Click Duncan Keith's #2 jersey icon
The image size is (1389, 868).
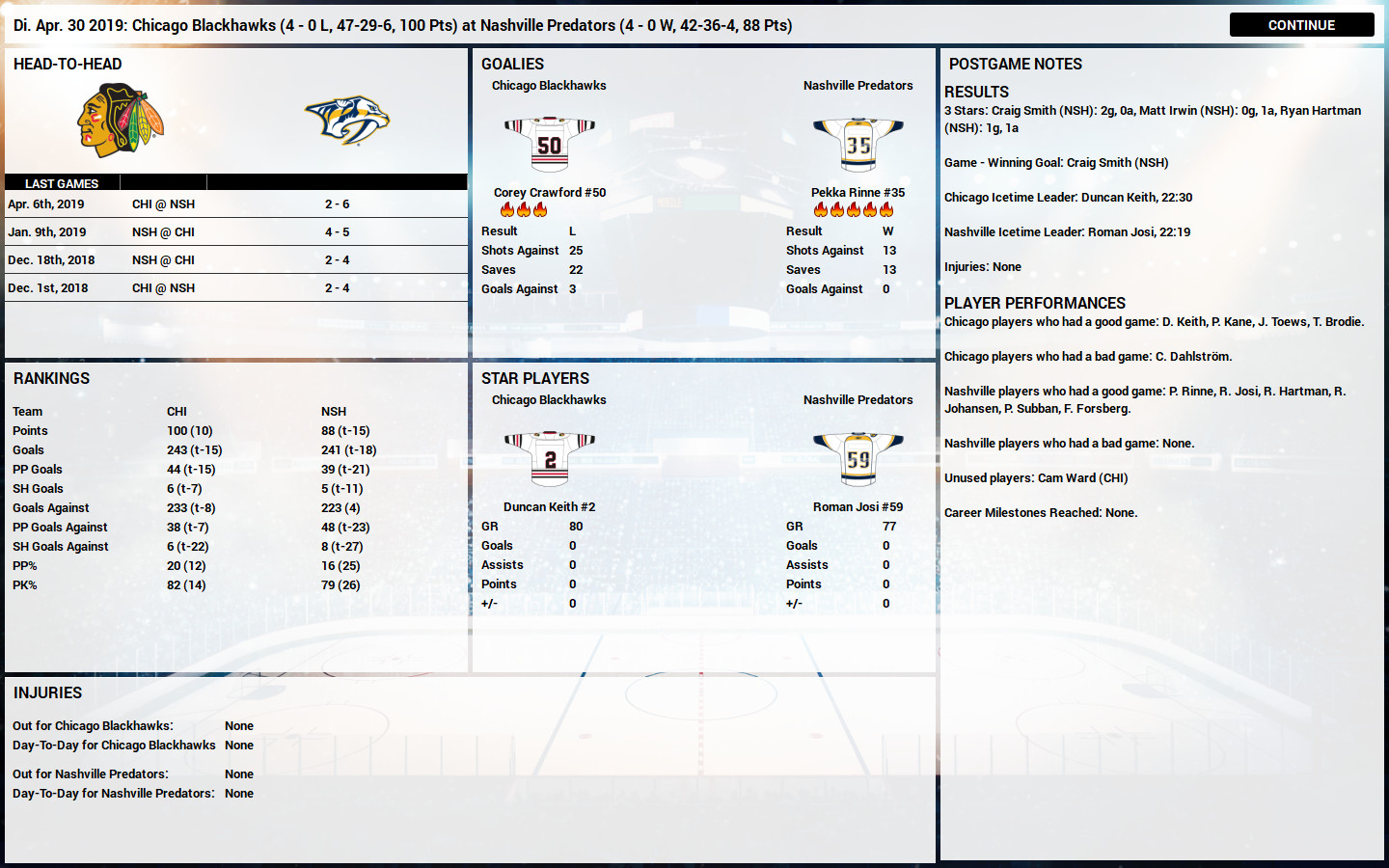pyautogui.click(x=549, y=458)
